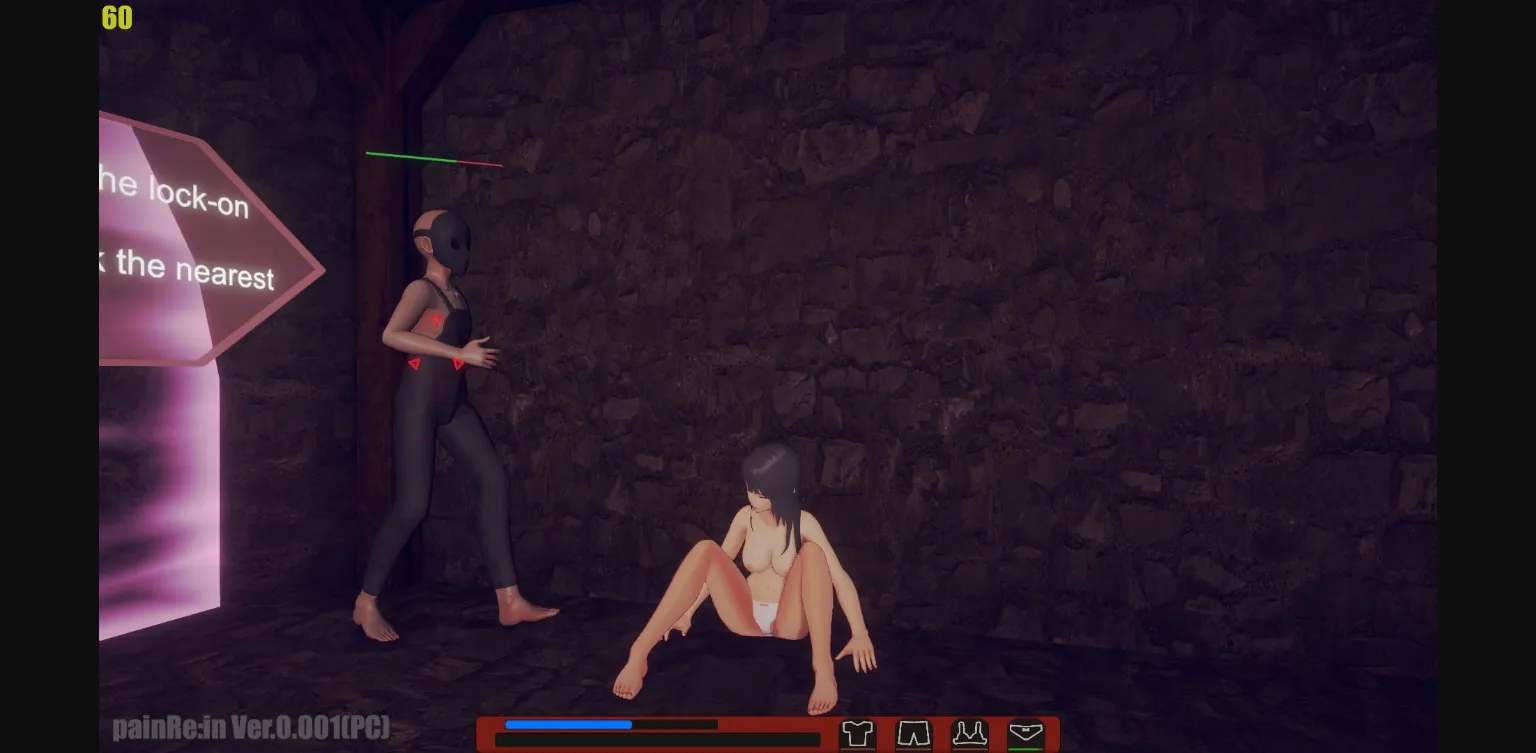Click the yellow 60 FPS counter
Screen dimensions: 1536x753
[x=115, y=18]
